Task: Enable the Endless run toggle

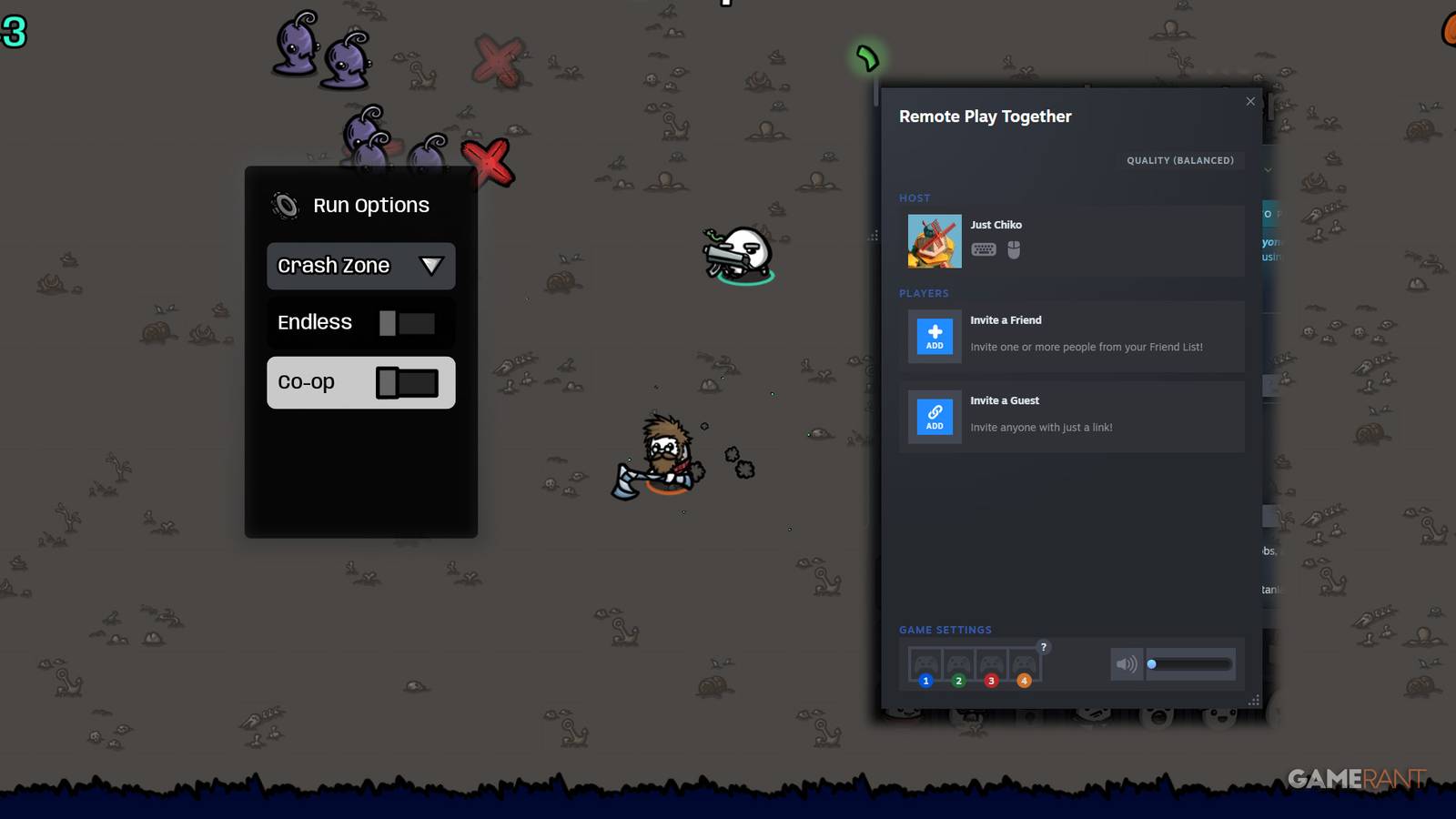Action: coord(408,322)
